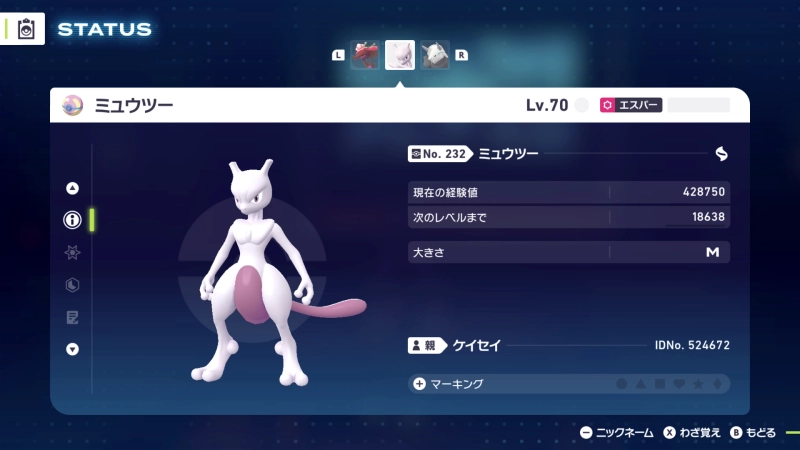Select the red Pokémon party thumbnail
The width and height of the screenshot is (800, 450).
tap(365, 55)
